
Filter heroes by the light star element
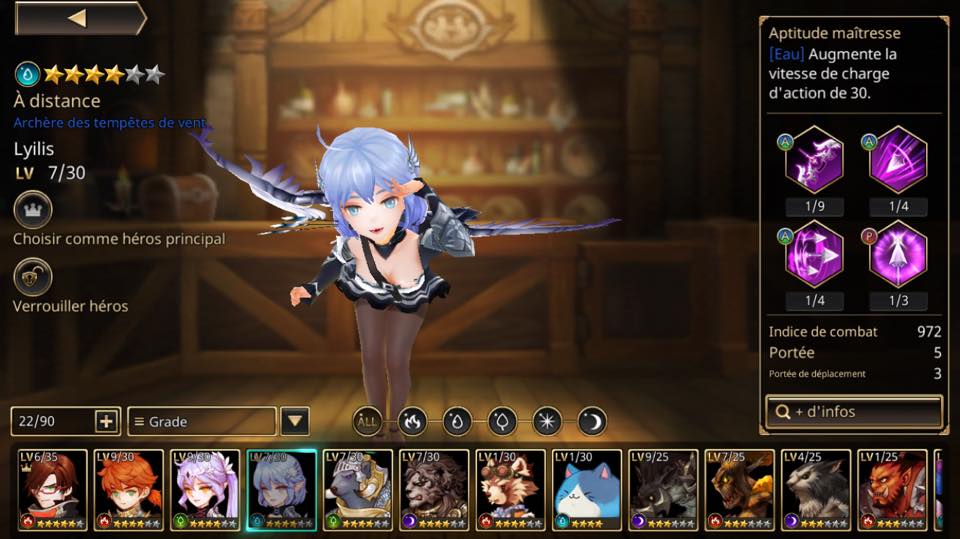[x=547, y=421]
